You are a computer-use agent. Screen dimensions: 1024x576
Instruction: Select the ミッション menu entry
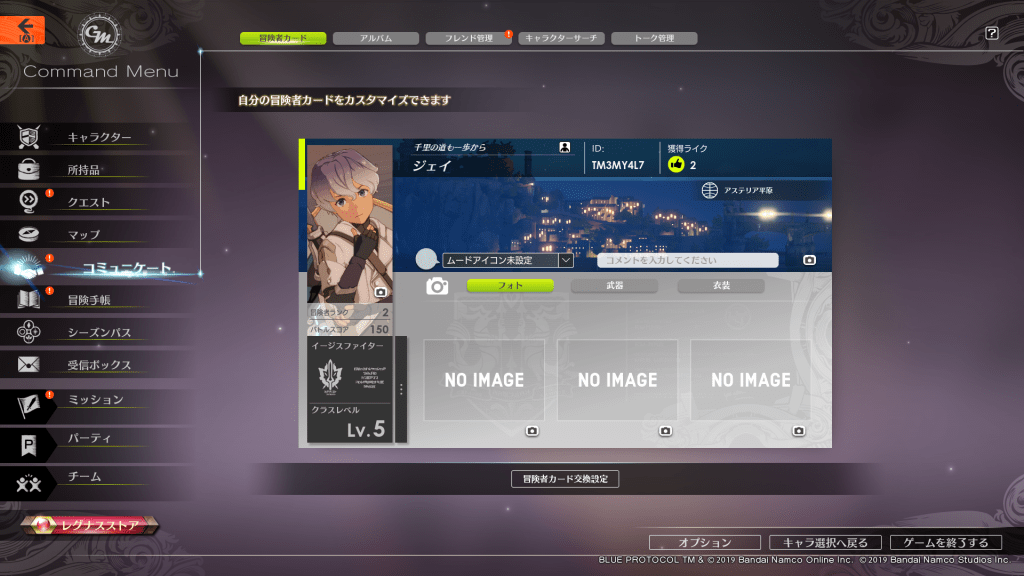coord(95,400)
